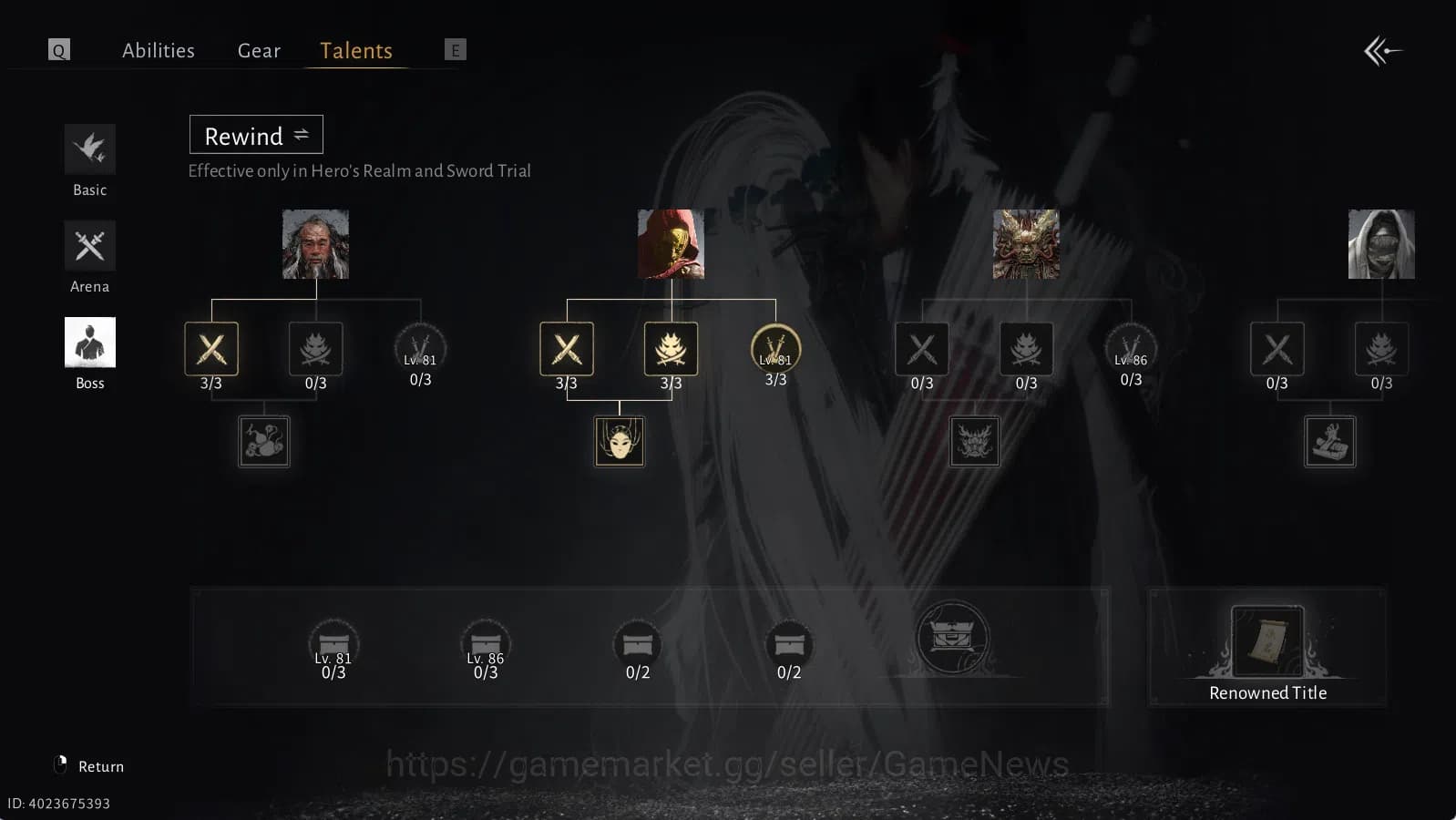Viewport: 1456px width, 820px height.
Task: Expand the red-hooded boss portrait details
Action: coord(671,244)
